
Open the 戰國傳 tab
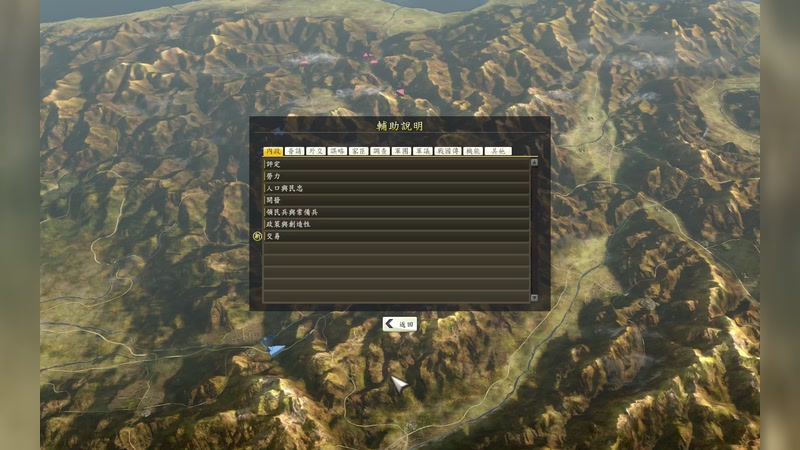click(447, 151)
